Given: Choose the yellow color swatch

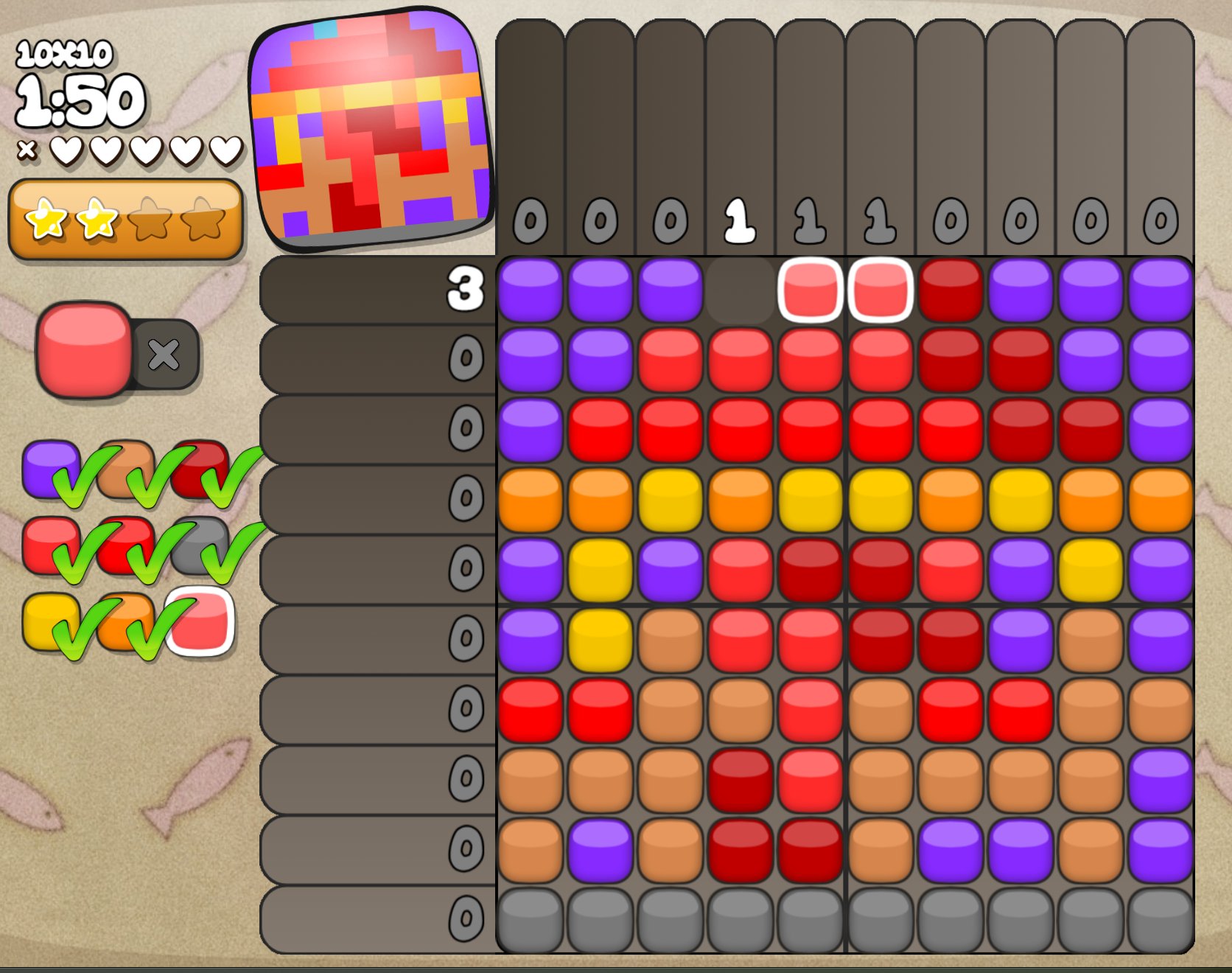Looking at the screenshot, I should 49,622.
